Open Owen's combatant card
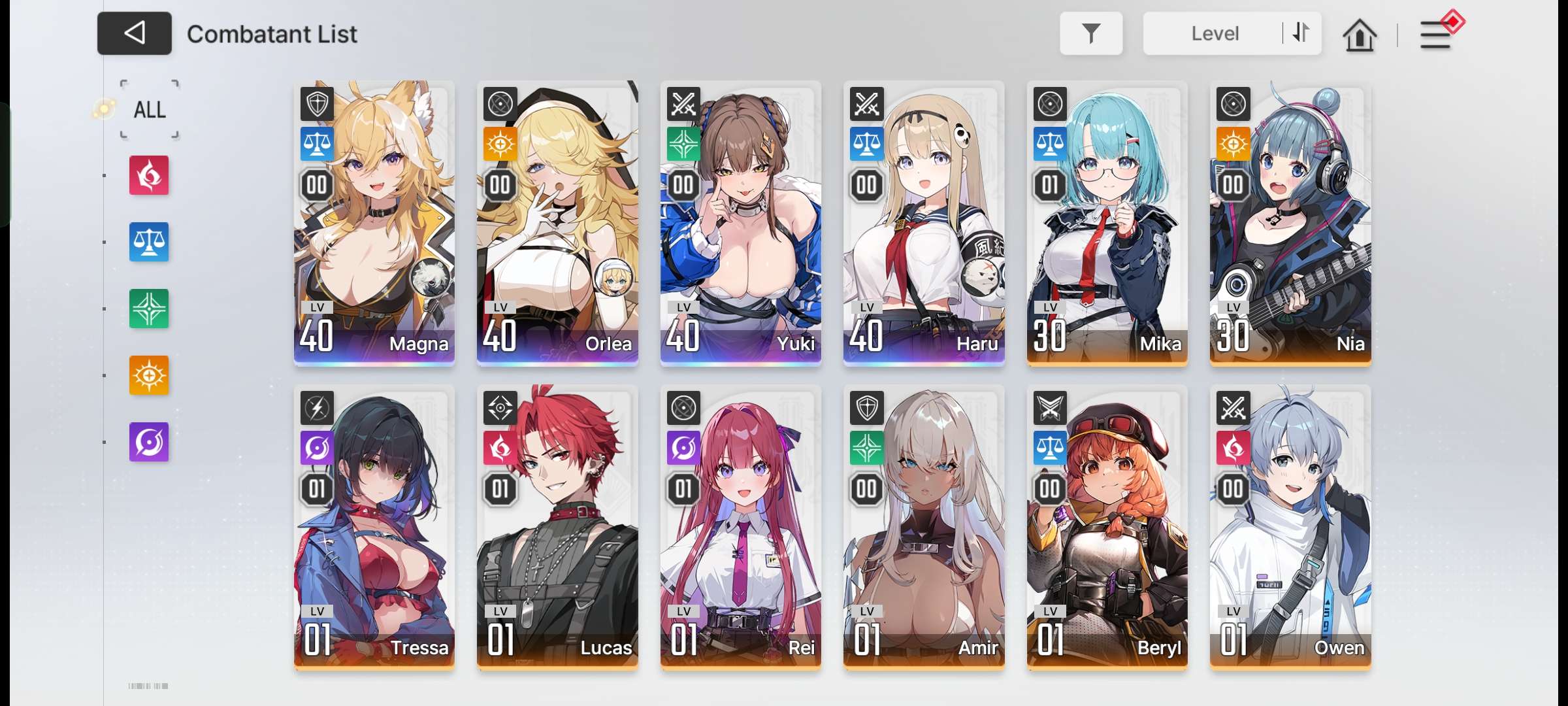Image resolution: width=1568 pixels, height=706 pixels. 1290,526
